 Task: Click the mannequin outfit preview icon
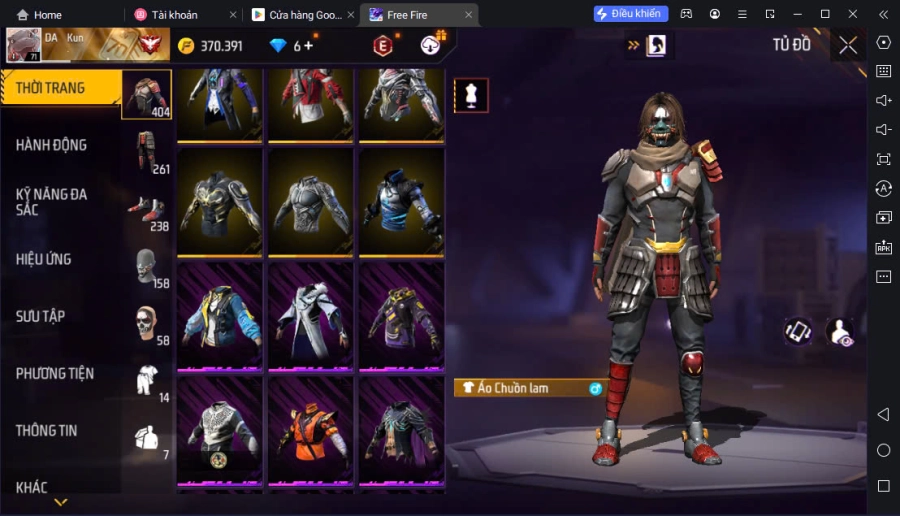click(x=471, y=95)
